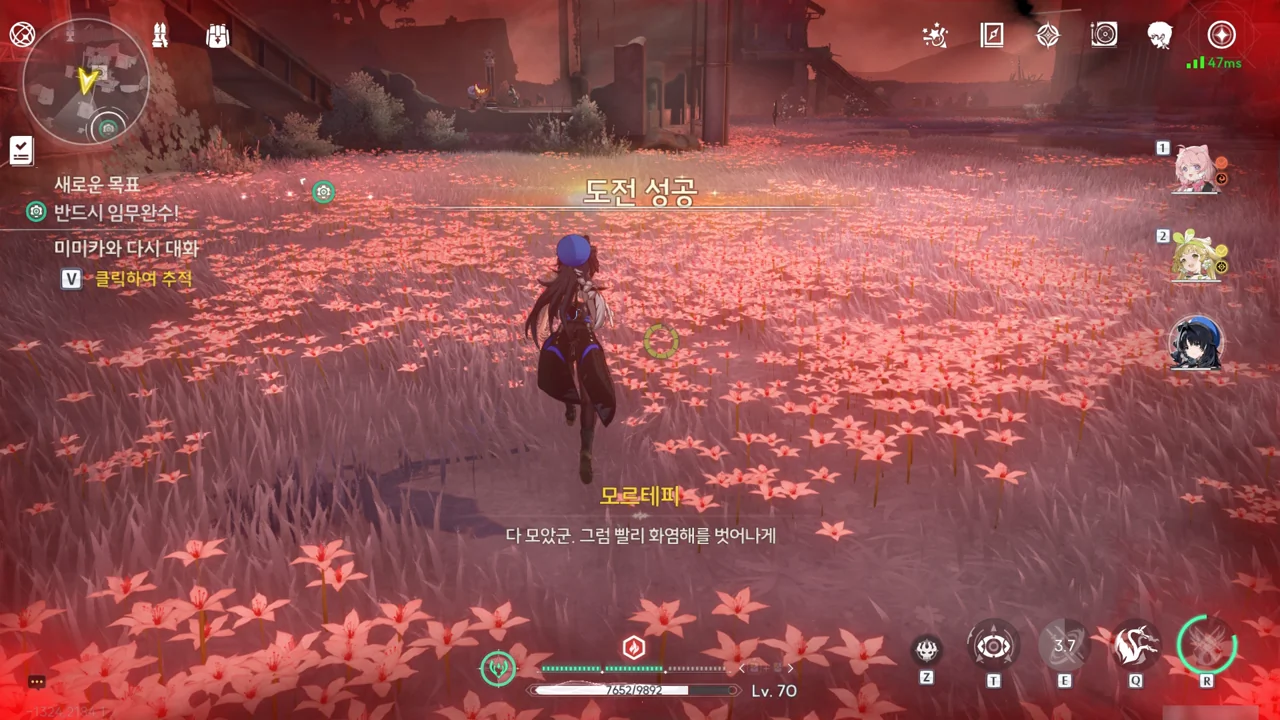Open the quest checklist icon
Screen dimensions: 1280x720
click(21, 151)
